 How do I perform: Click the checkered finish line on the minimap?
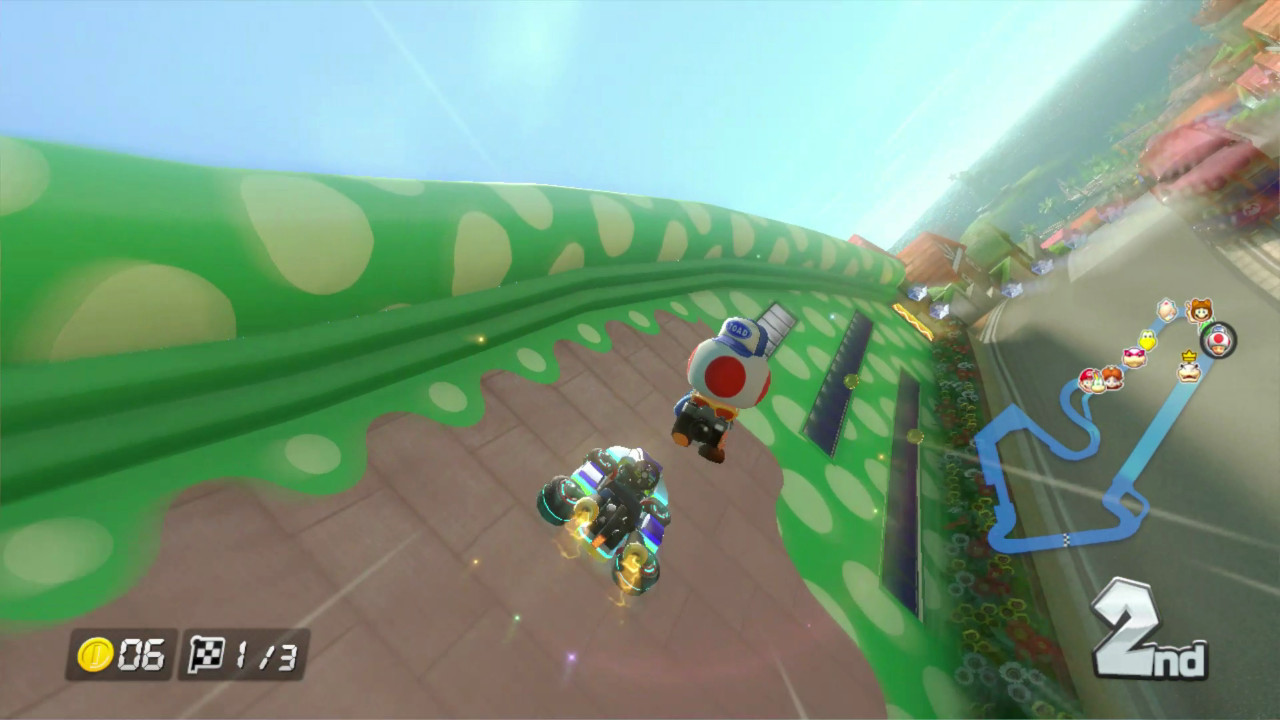[1066, 538]
